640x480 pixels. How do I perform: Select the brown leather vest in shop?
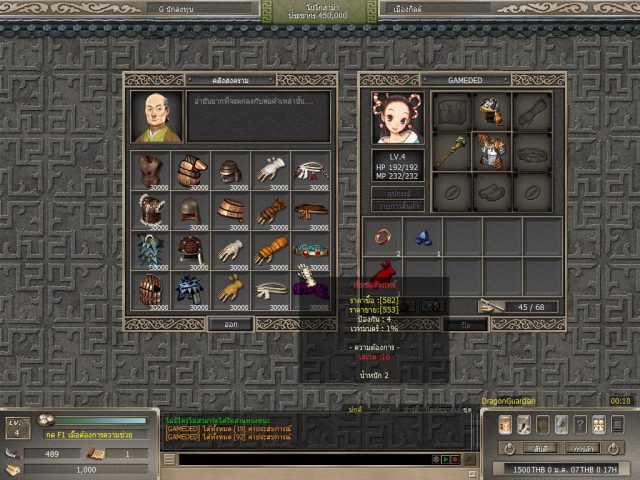point(151,171)
